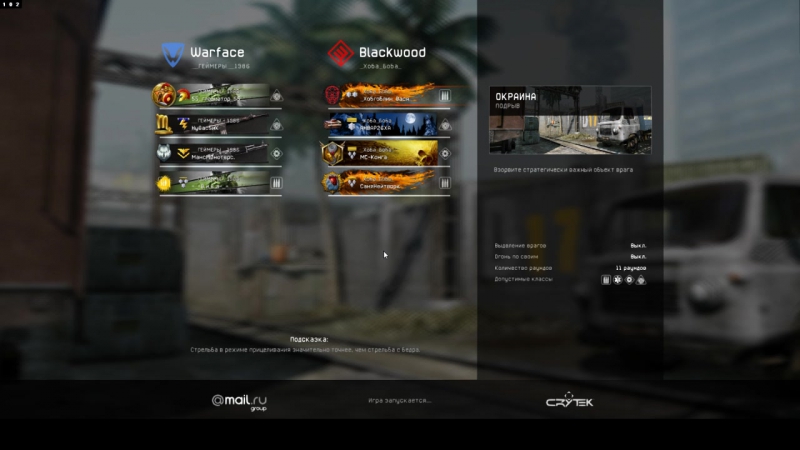
Task: Select the Хобгоблин Вася player row
Action: point(387,96)
